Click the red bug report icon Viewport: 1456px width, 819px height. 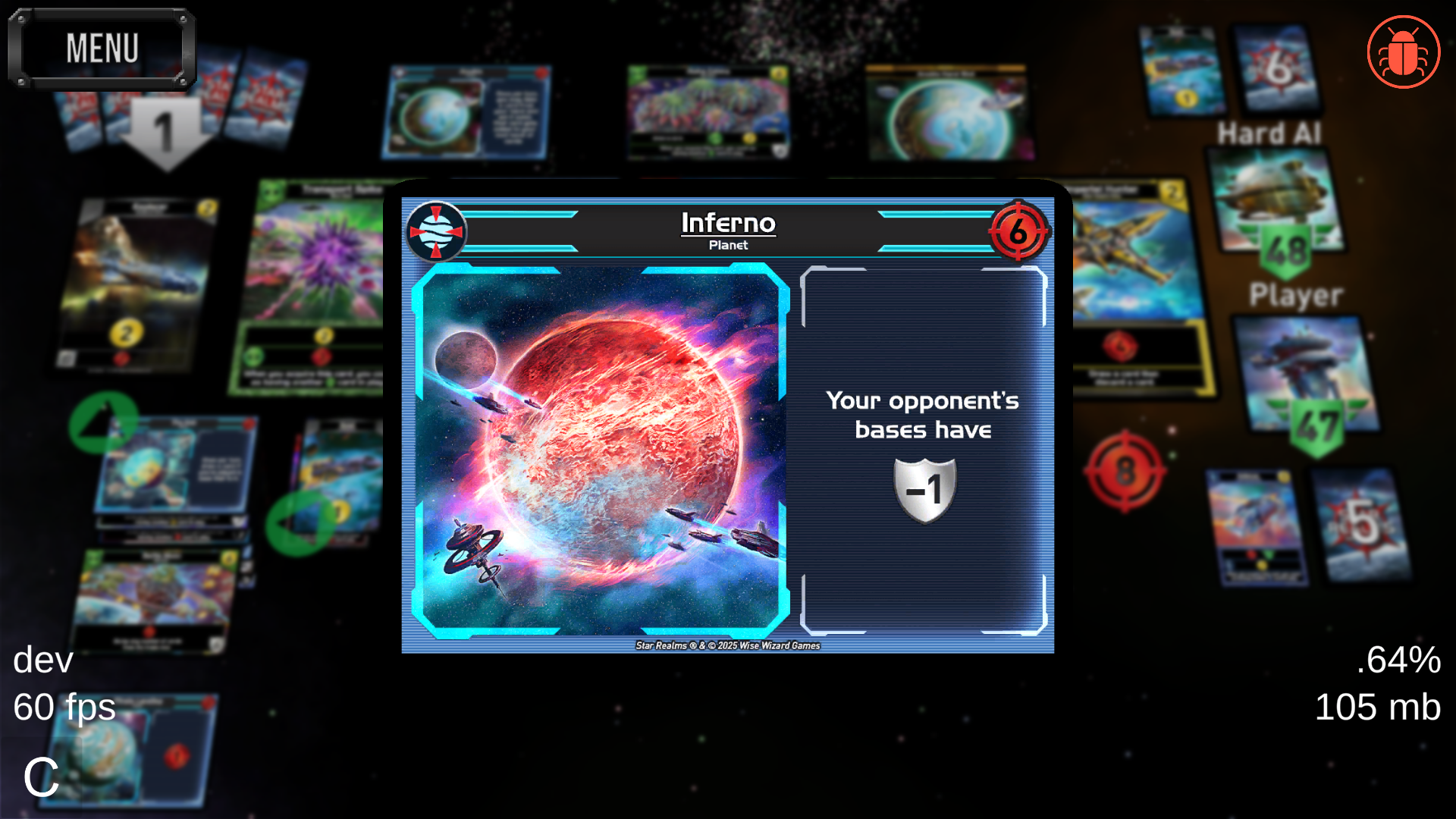(x=1403, y=51)
